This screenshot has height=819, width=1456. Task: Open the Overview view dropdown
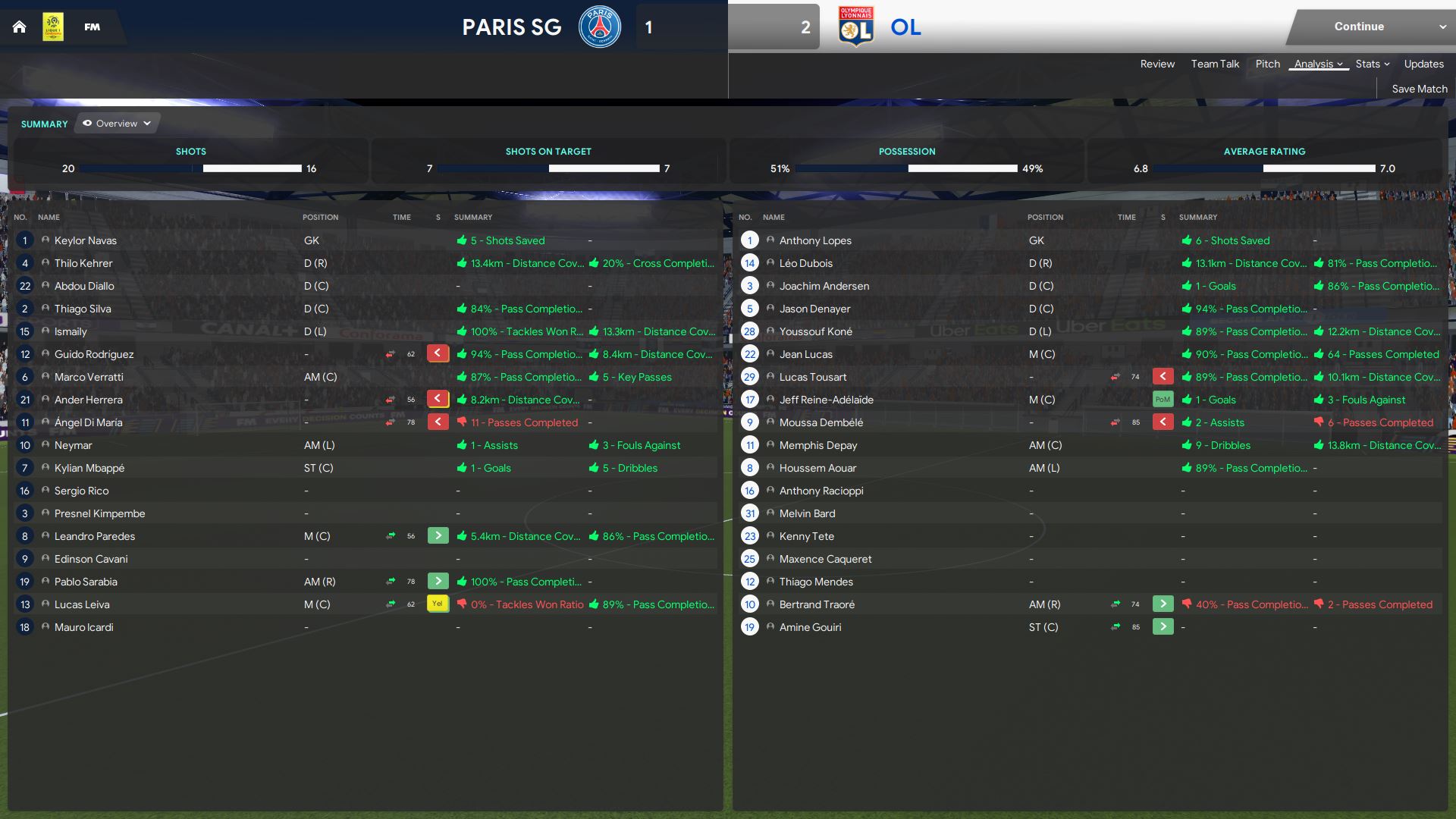[117, 124]
